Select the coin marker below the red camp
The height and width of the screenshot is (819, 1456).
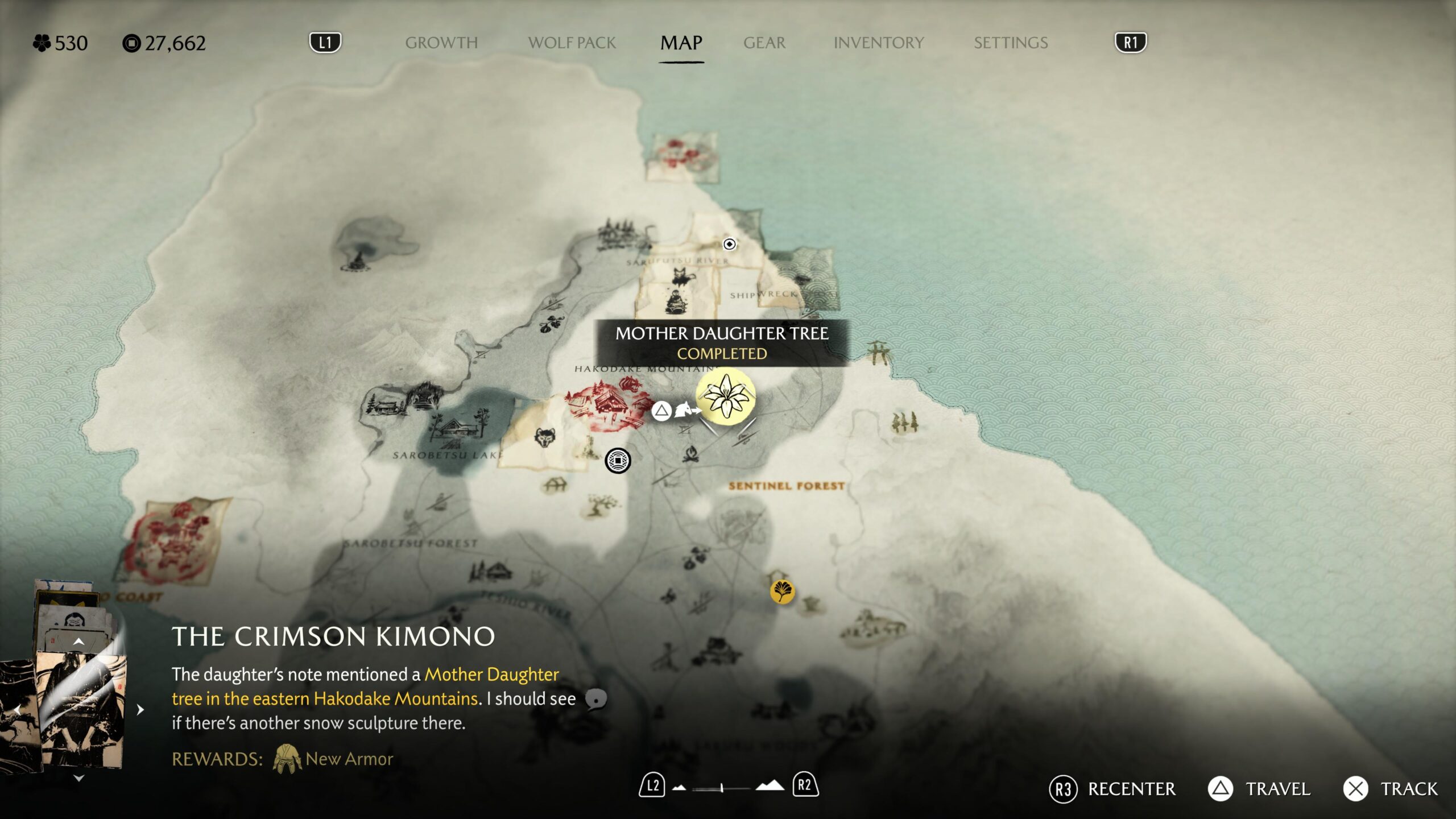(618, 460)
